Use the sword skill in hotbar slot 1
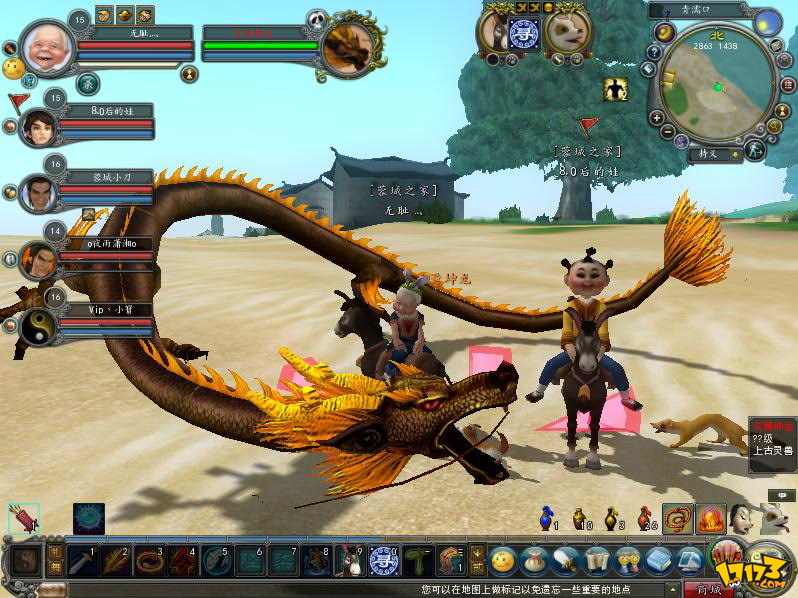Screen dimensions: 798x598 (84, 561)
